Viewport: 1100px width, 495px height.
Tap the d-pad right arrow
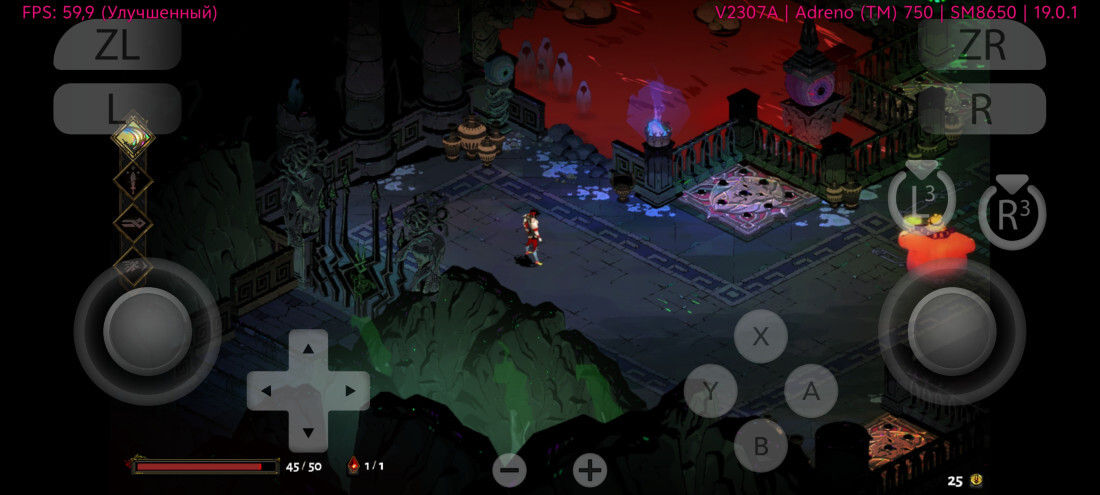coord(350,390)
